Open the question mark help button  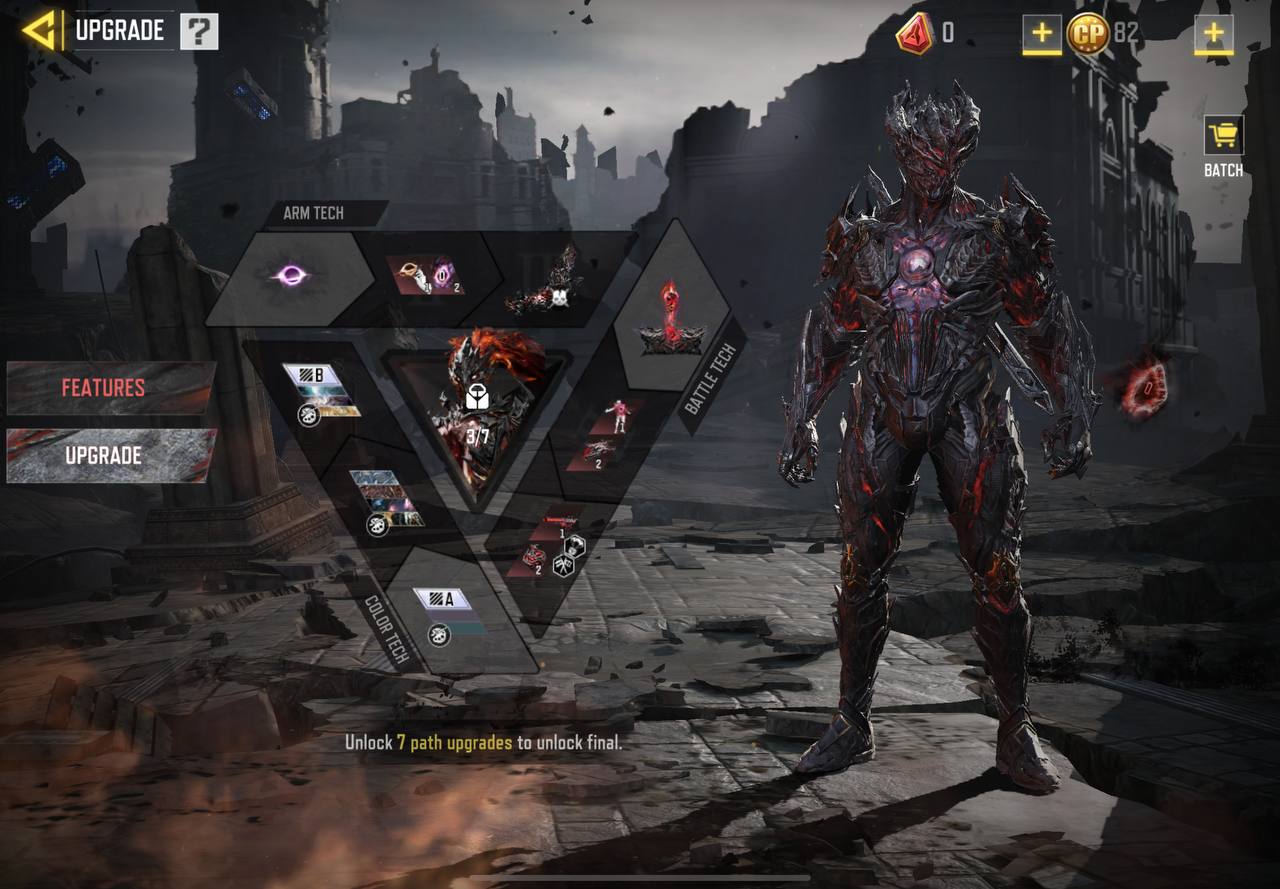[199, 32]
